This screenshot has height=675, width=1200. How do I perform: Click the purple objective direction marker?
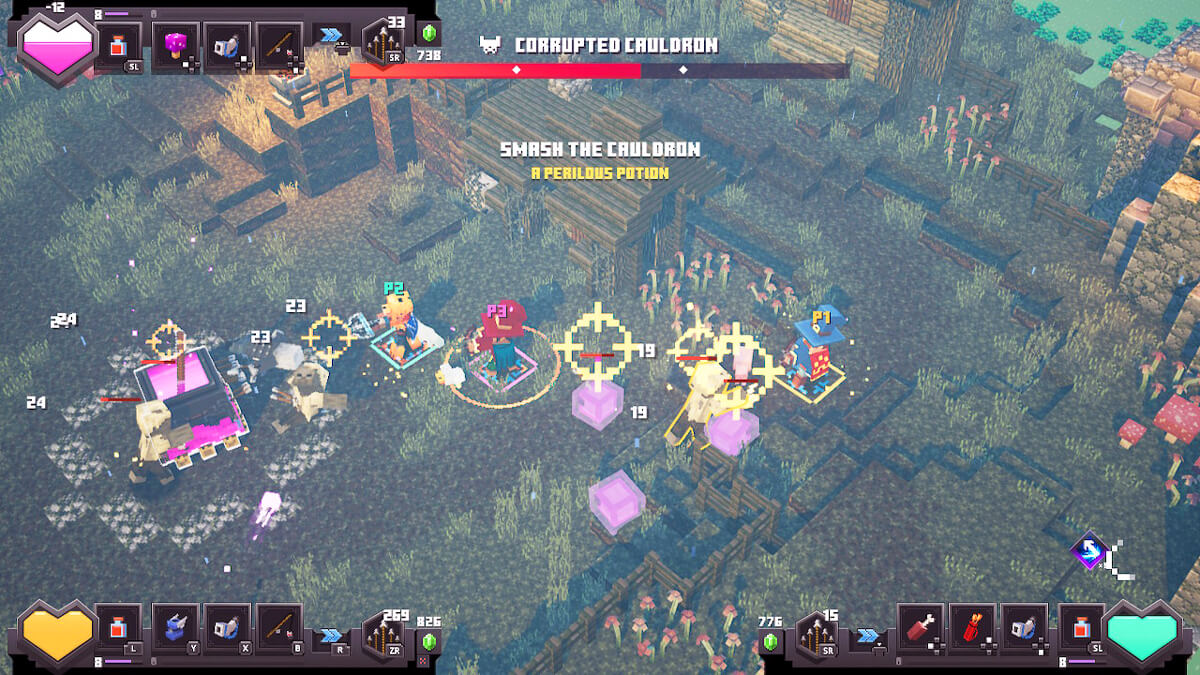[1088, 551]
